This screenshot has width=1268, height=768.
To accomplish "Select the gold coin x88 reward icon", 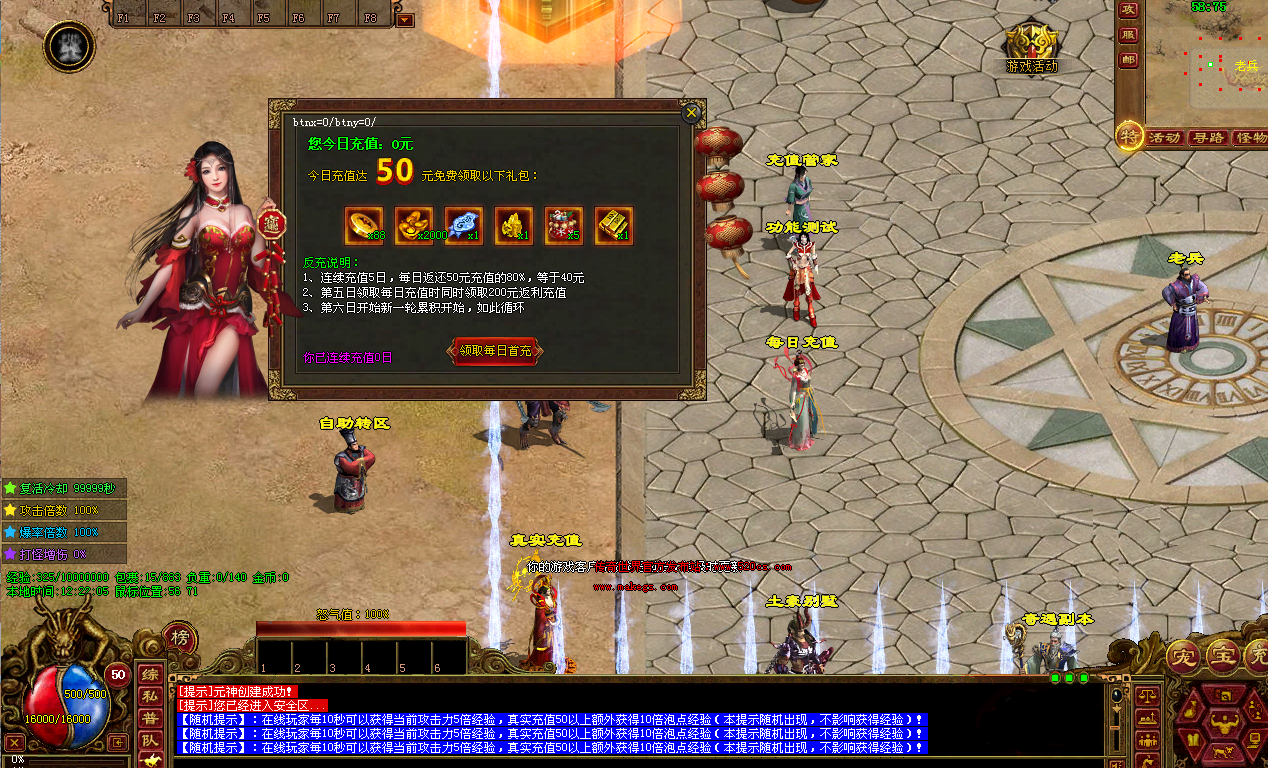I will click(x=364, y=225).
